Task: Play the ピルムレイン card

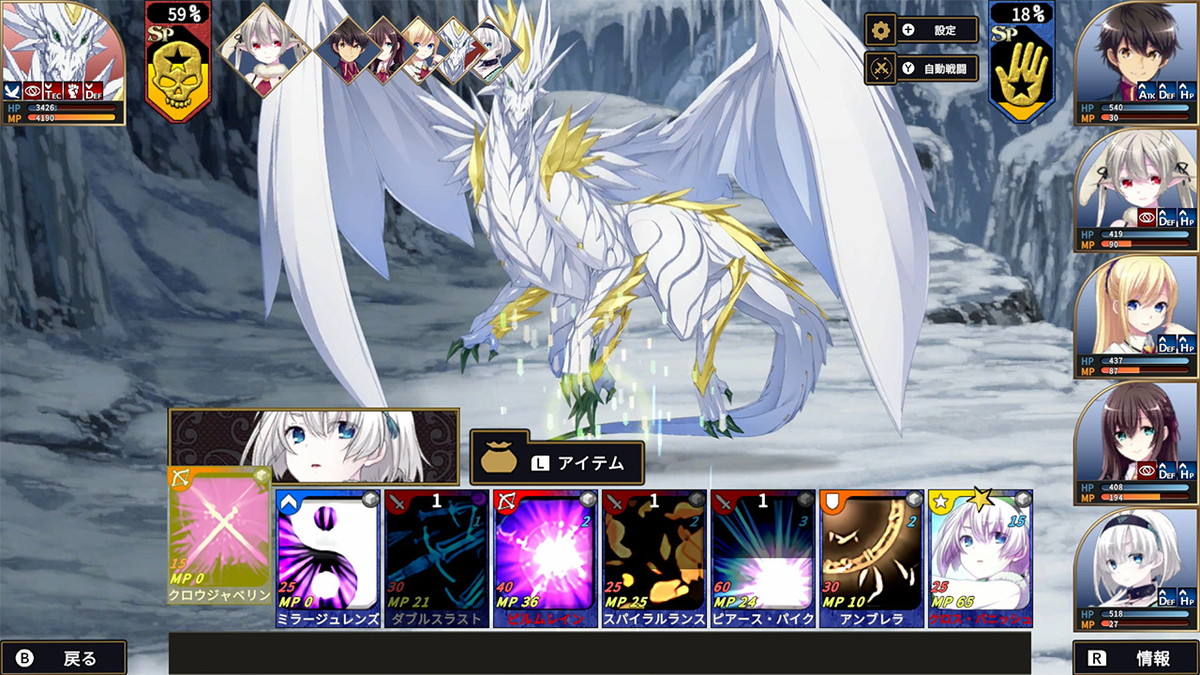Action: [x=545, y=558]
